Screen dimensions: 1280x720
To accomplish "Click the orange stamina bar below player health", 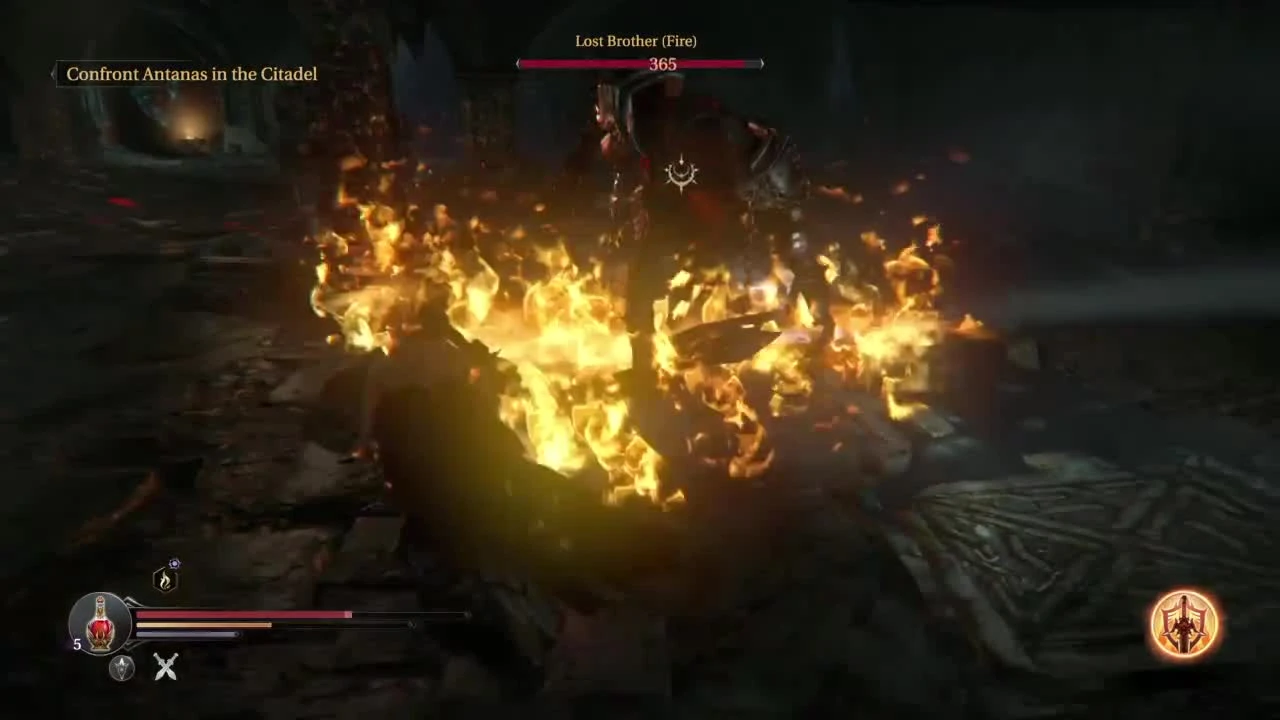I will tap(203, 625).
